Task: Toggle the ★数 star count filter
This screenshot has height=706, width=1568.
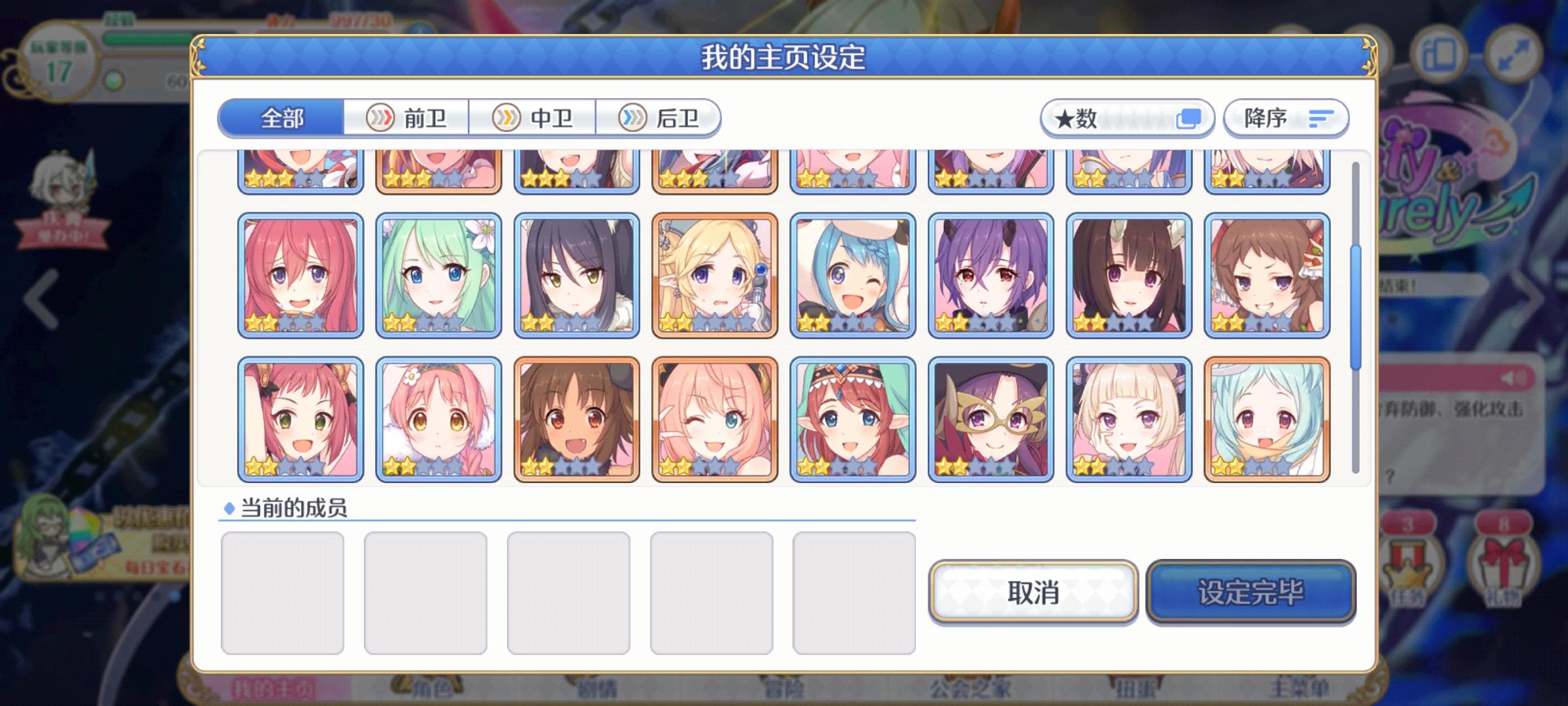Action: point(1127,118)
